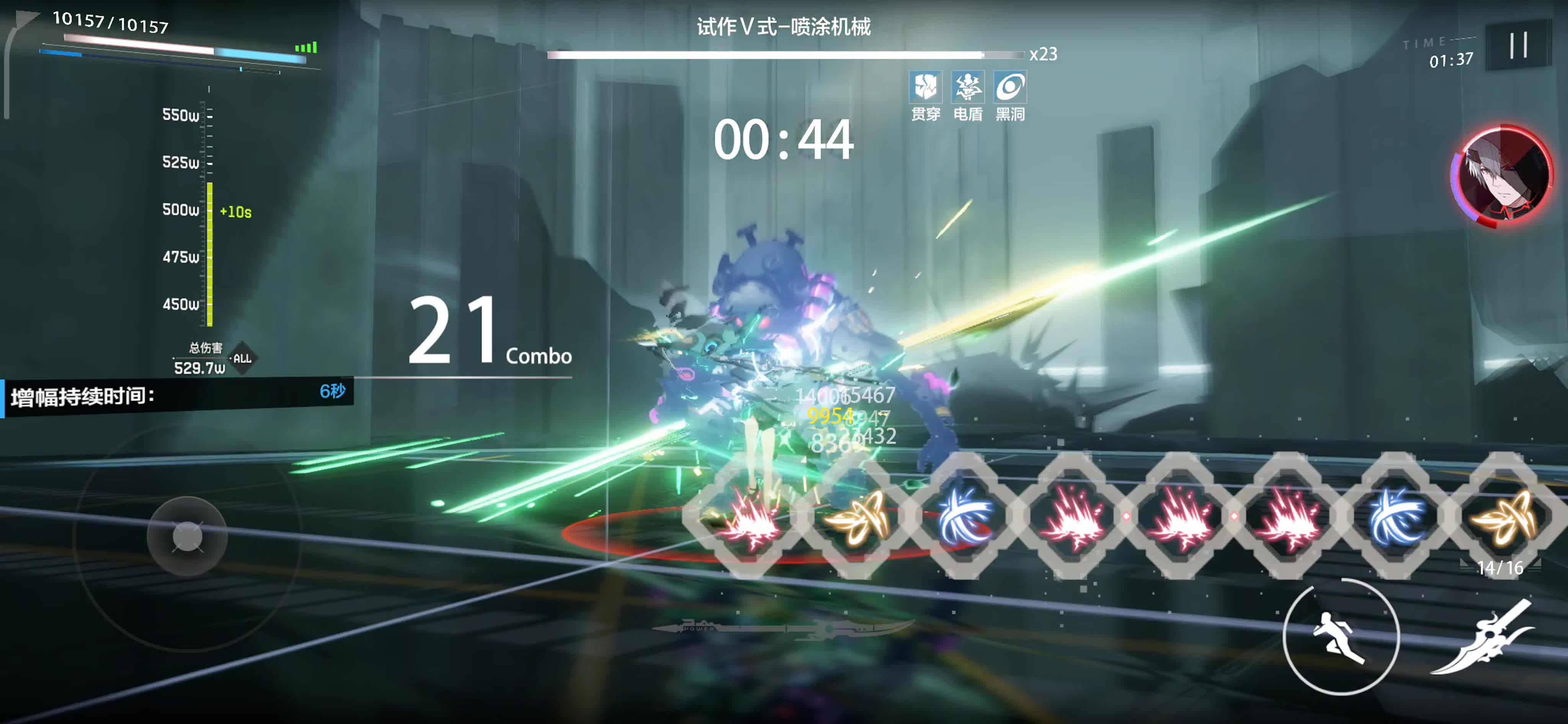Inspect the 贯穿 enemy buff icon
The width and height of the screenshot is (1568, 724).
click(925, 87)
